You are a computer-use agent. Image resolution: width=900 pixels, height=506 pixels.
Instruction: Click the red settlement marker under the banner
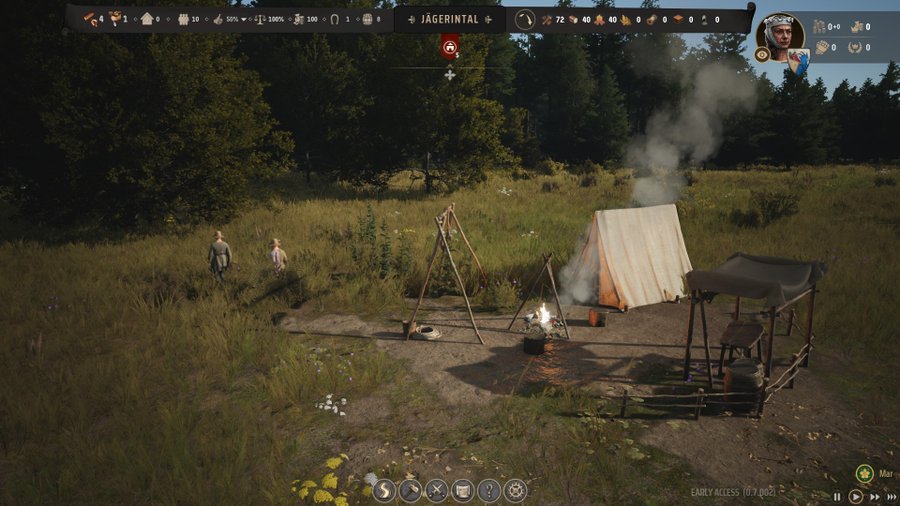pyautogui.click(x=450, y=44)
